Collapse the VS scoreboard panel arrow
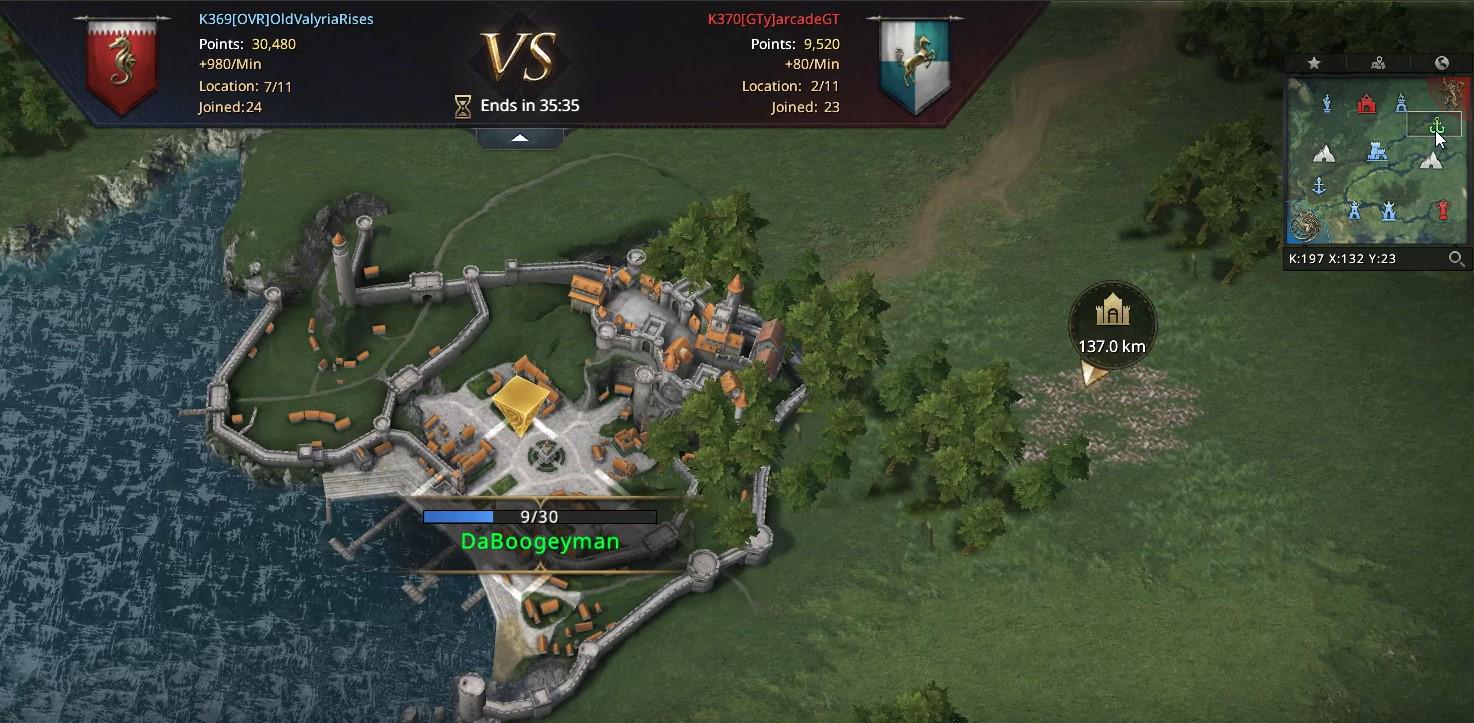The height and width of the screenshot is (723, 1474). point(520,138)
